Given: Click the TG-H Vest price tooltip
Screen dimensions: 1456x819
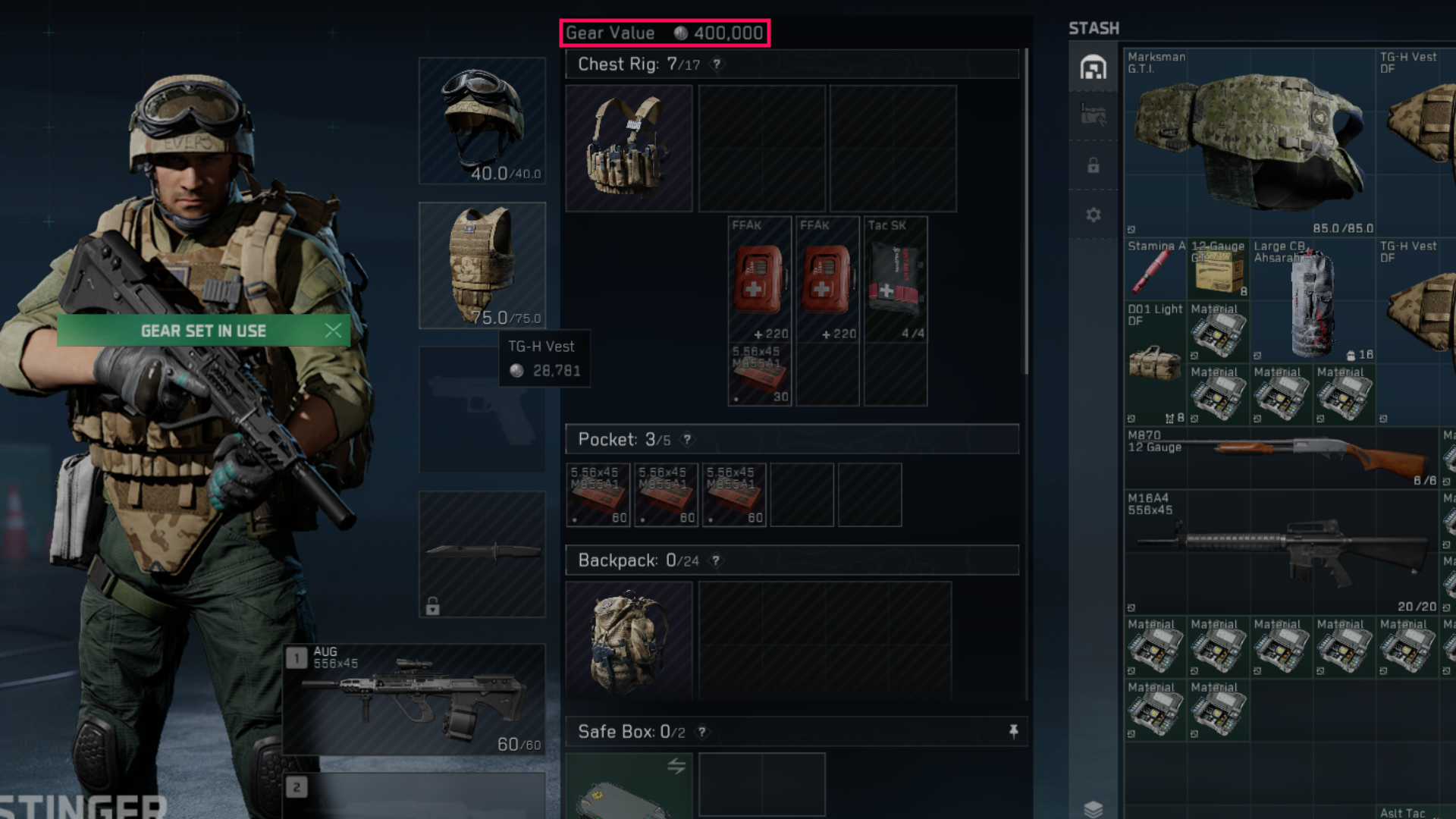Looking at the screenshot, I should coord(544,359).
